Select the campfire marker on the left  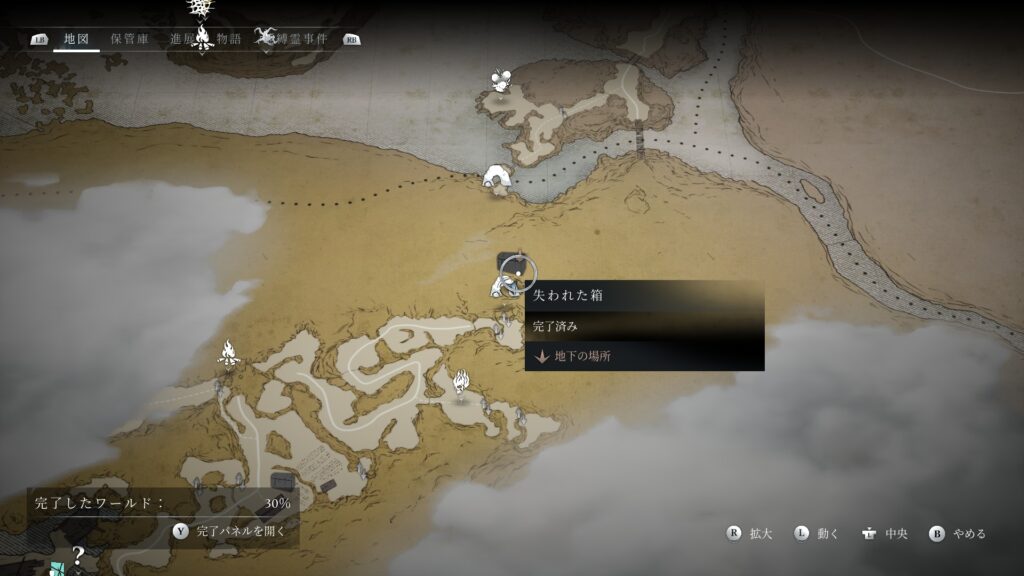[x=229, y=353]
